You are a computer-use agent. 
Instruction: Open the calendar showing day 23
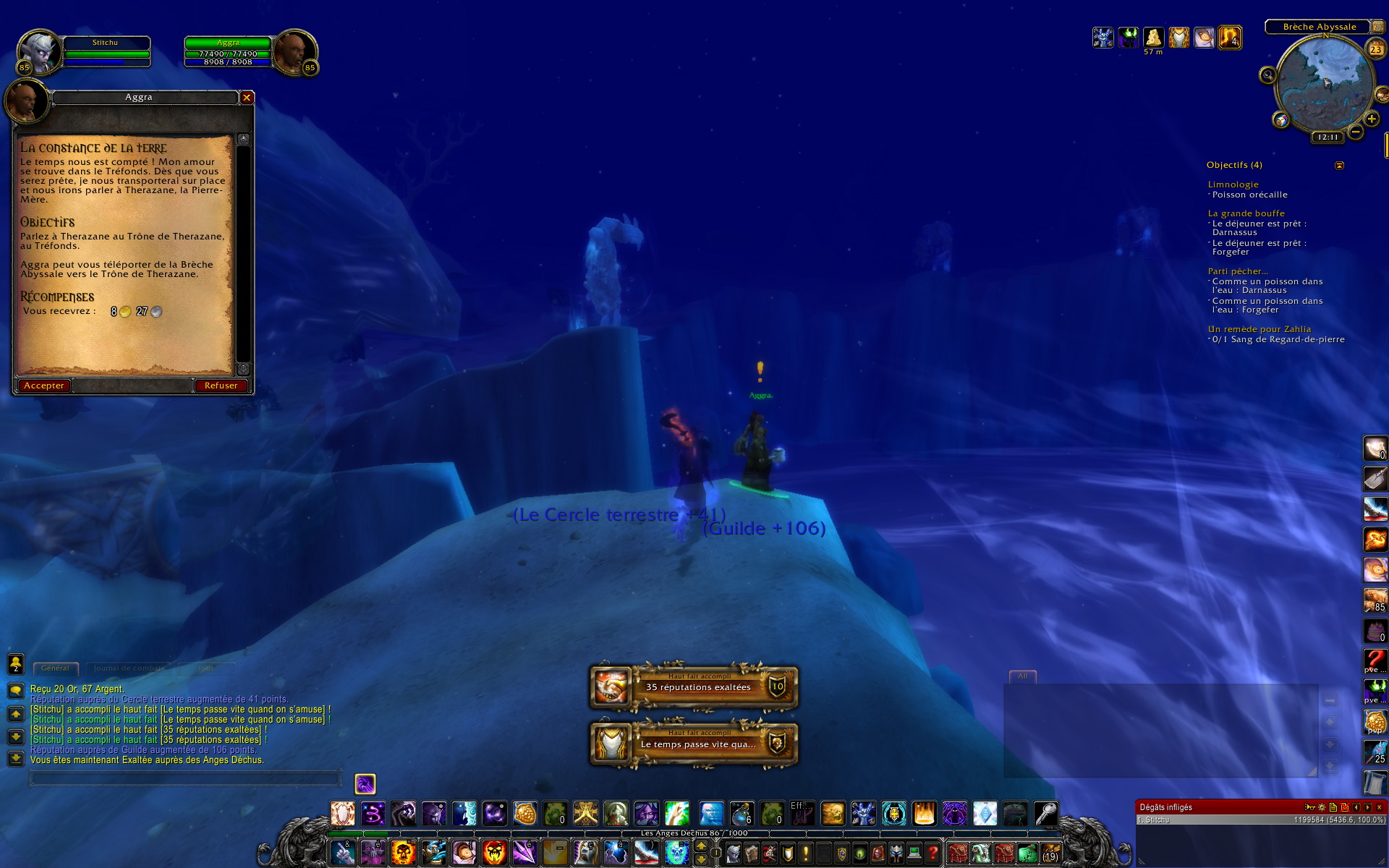pos(1375,49)
